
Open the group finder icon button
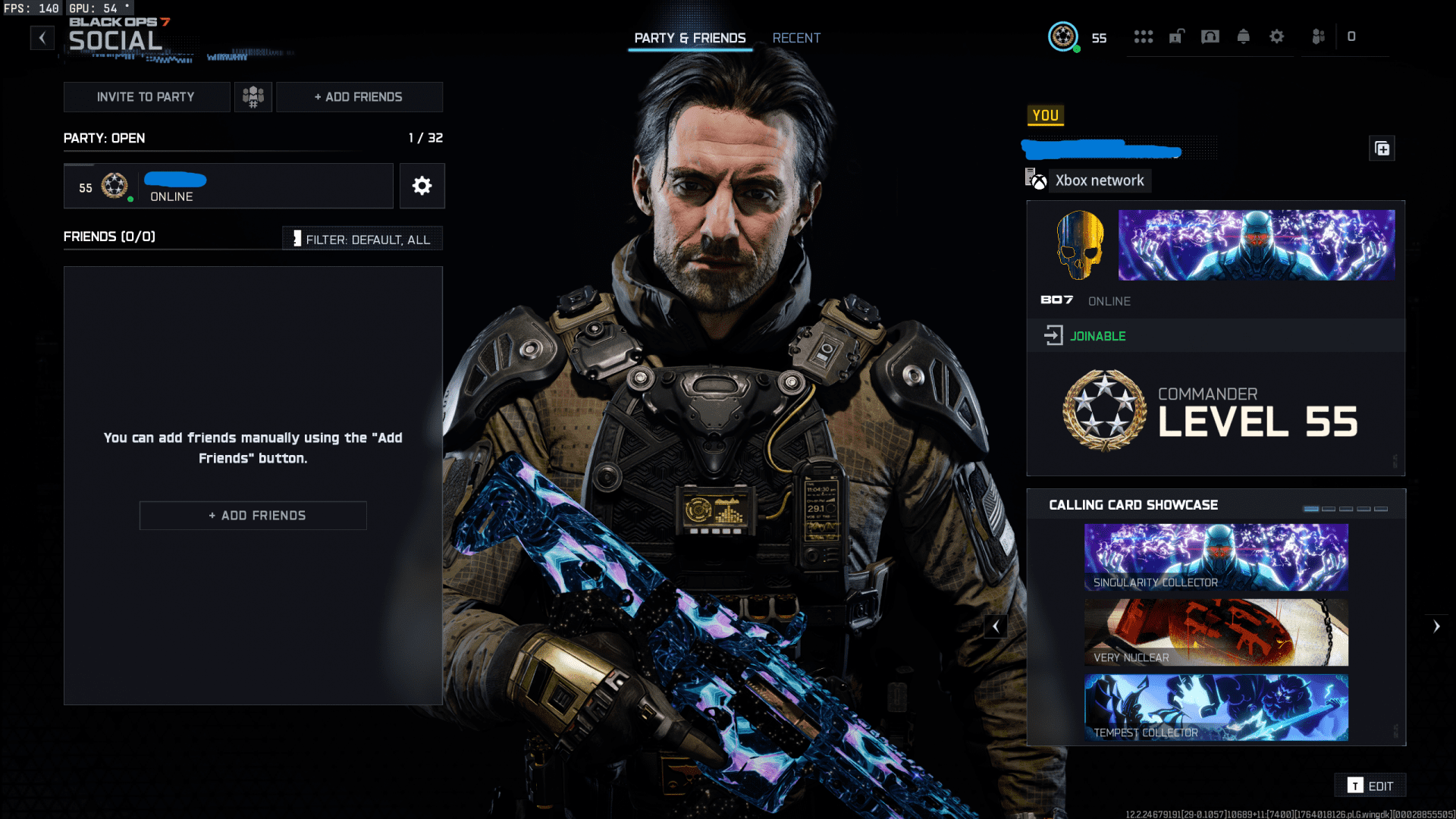point(253,97)
